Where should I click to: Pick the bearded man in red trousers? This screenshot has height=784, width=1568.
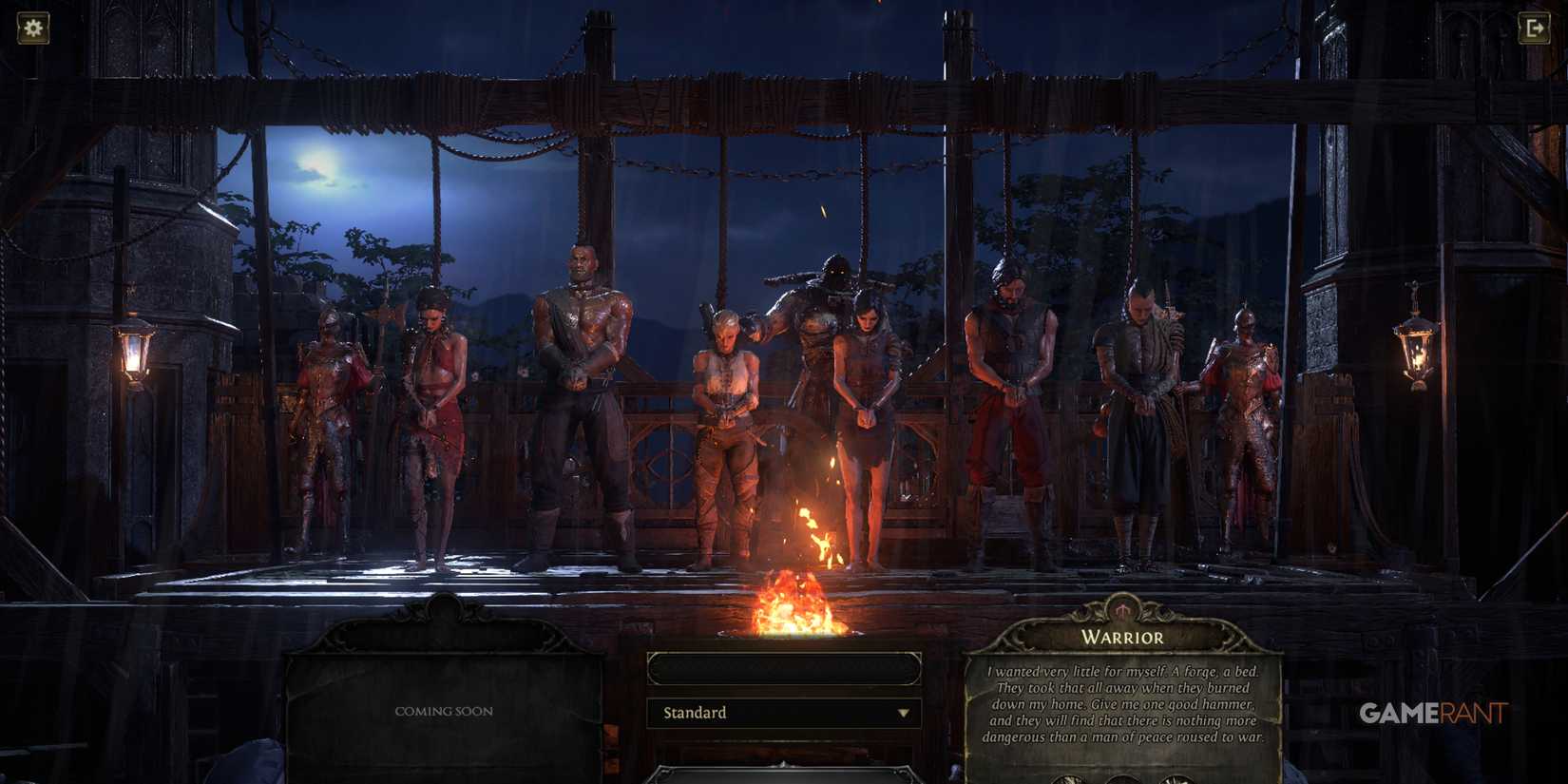(1009, 399)
